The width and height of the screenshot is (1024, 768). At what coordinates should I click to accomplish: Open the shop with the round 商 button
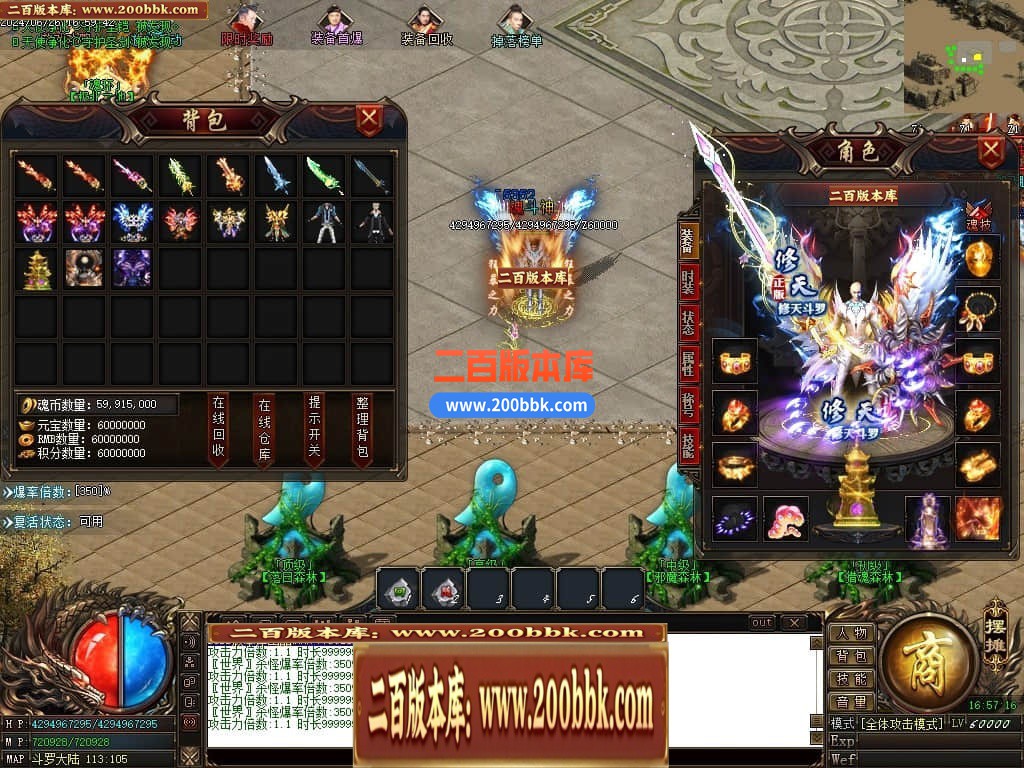[x=929, y=658]
